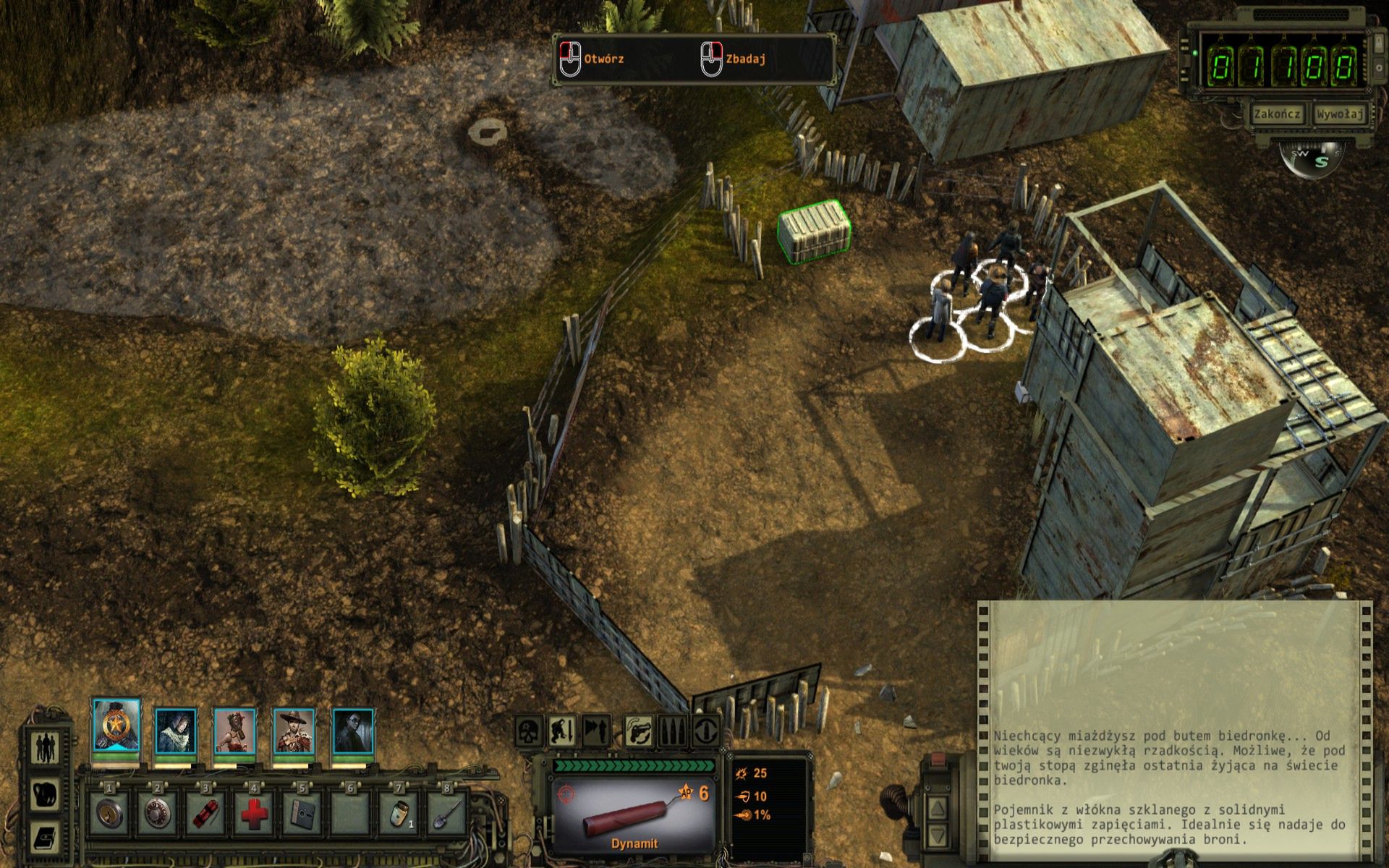Image resolution: width=1389 pixels, height=868 pixels.
Task: Click the Zakończ button
Action: 1277,114
